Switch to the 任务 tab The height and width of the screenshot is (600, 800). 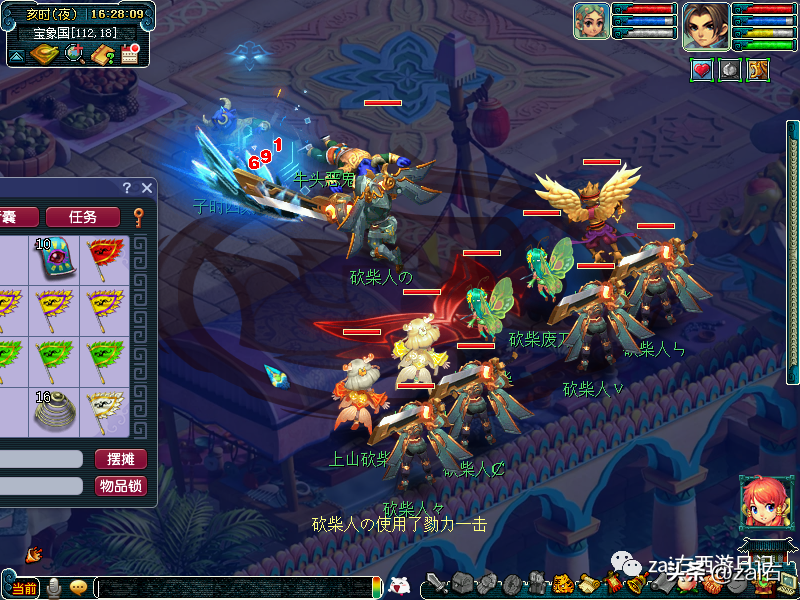[x=83, y=217]
